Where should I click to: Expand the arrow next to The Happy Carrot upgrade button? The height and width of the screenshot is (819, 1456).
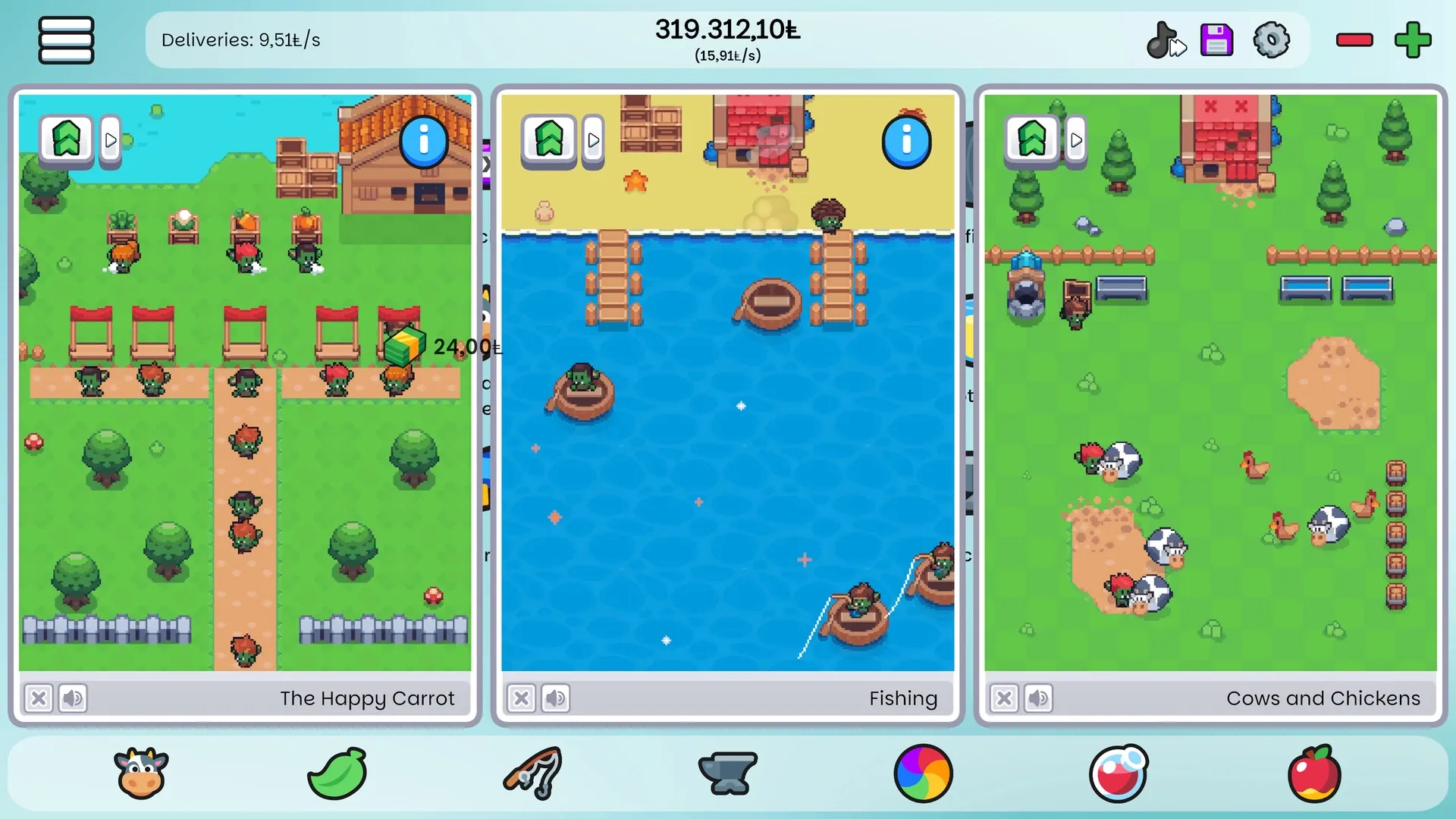(110, 139)
